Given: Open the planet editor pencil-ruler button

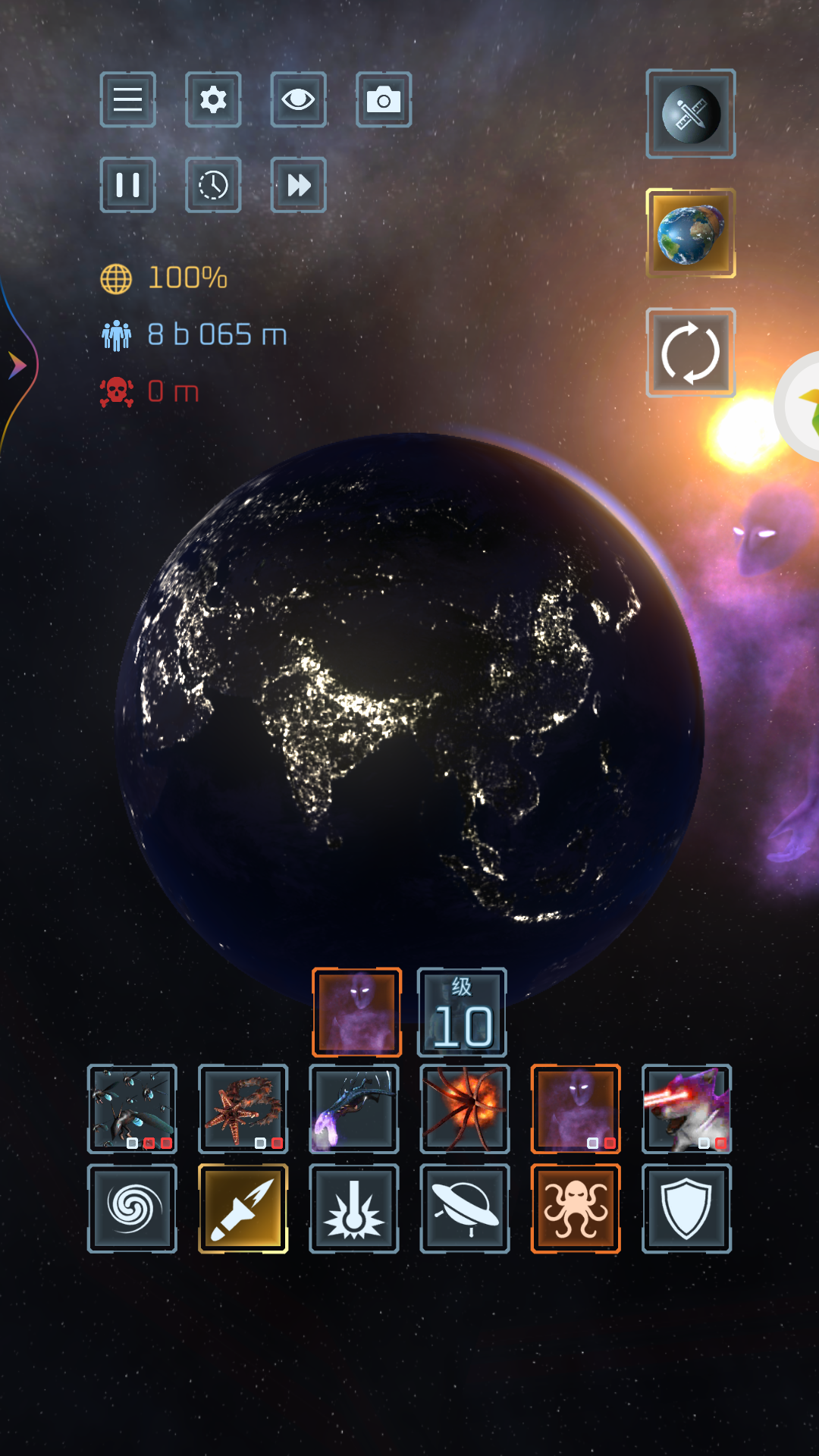Looking at the screenshot, I should click(x=690, y=114).
